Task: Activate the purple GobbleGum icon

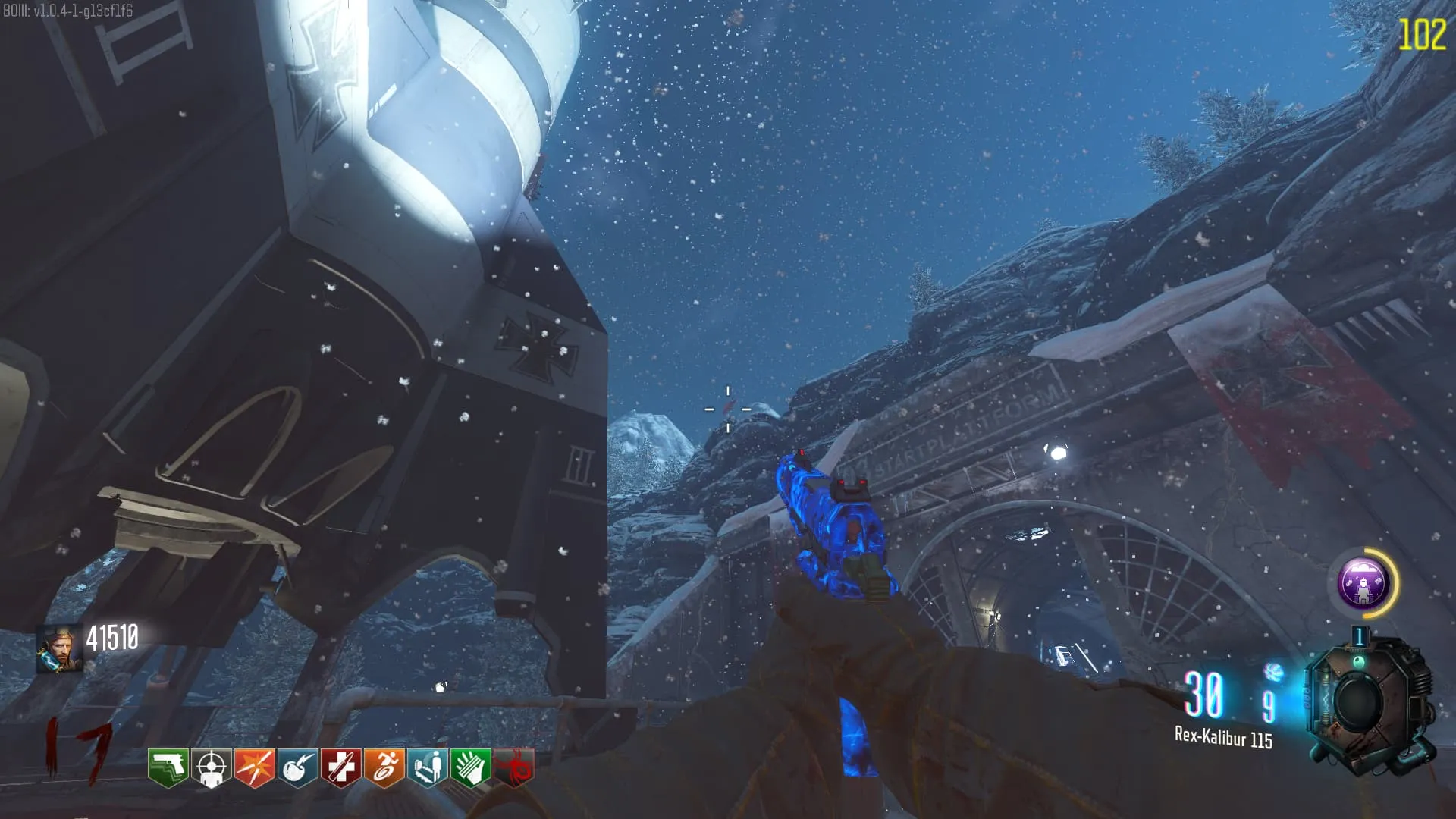Action: [1363, 583]
